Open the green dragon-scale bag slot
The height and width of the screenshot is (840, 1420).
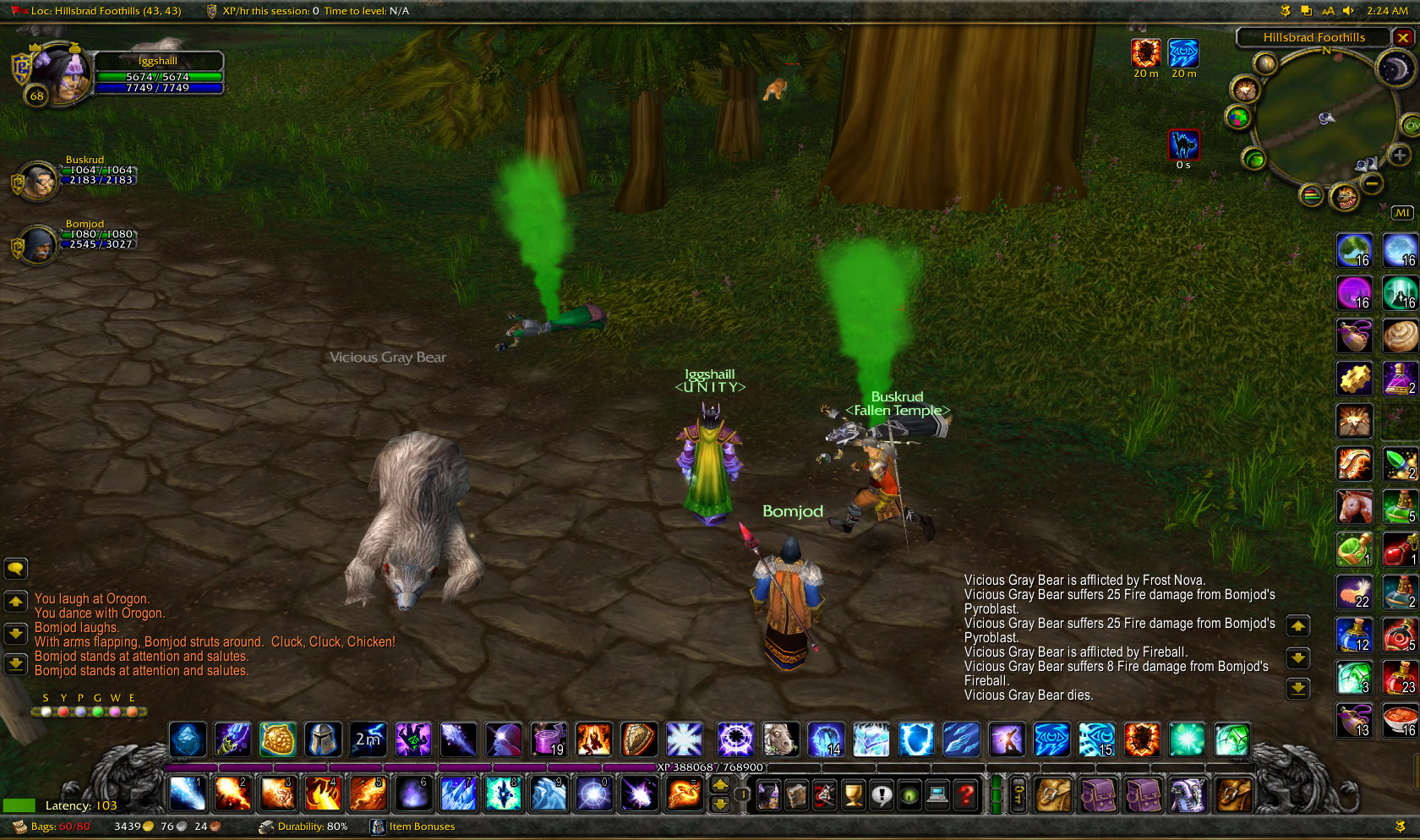tap(1187, 794)
